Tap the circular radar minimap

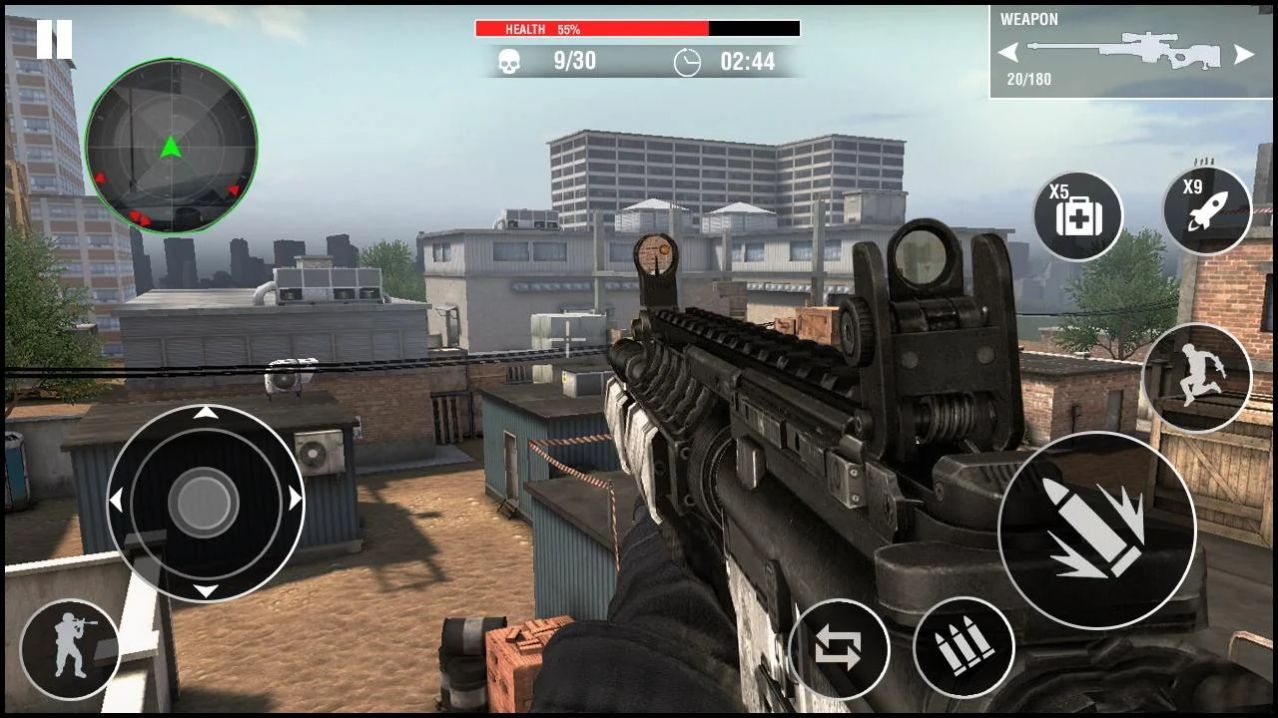[171, 146]
